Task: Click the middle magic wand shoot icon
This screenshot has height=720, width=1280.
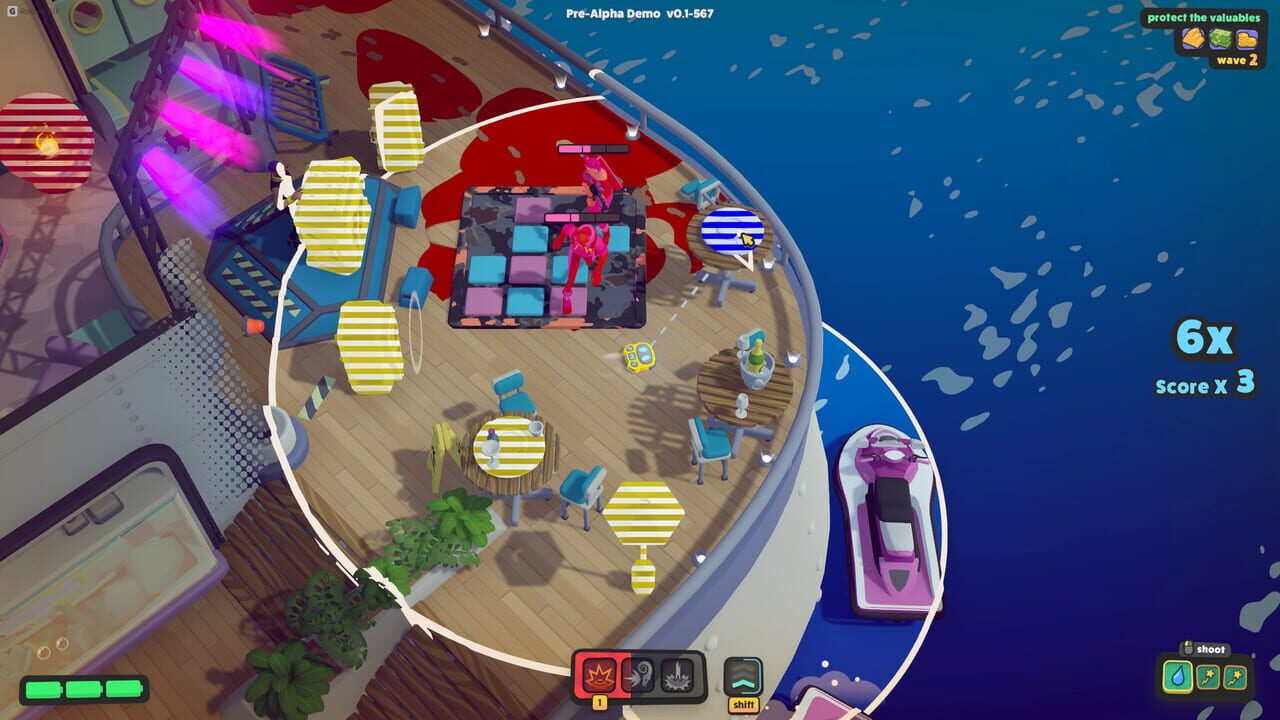Action: tap(1208, 676)
